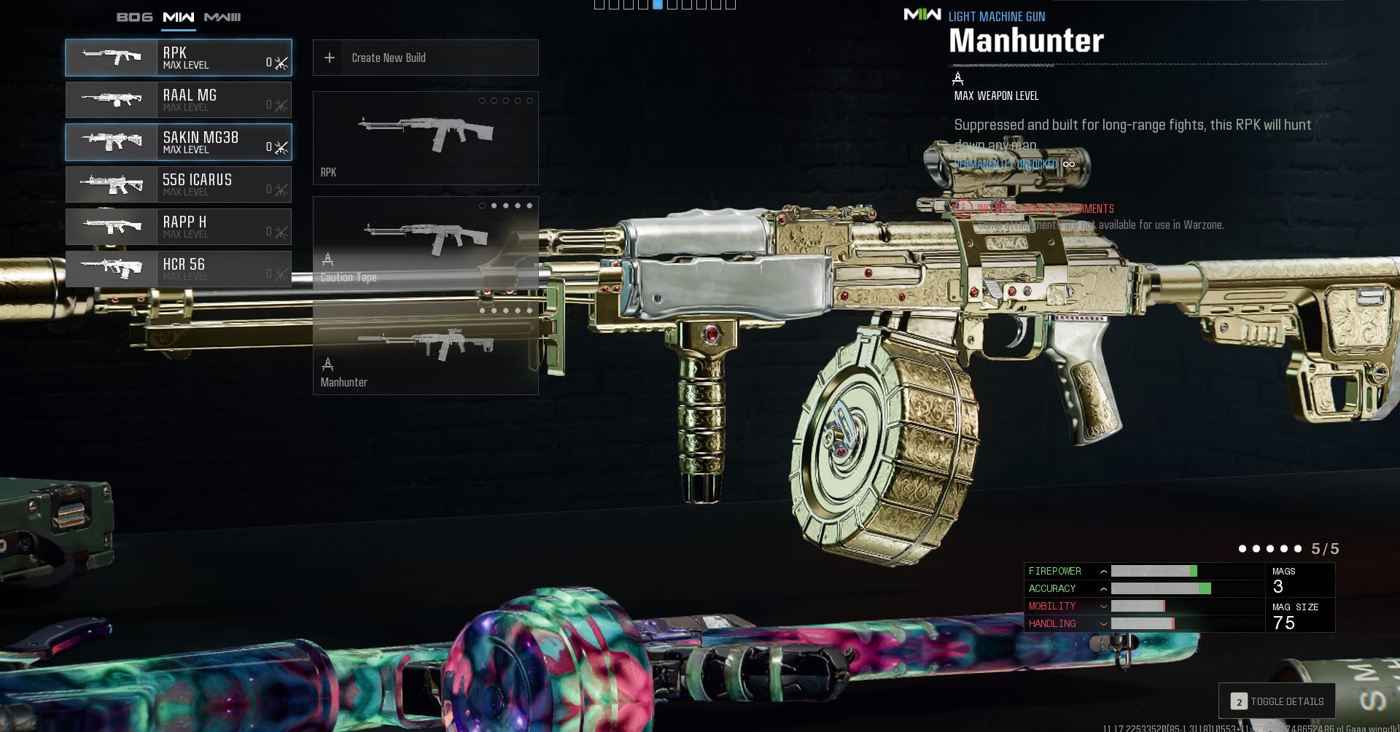Toggle weapon details panel

coord(1277,701)
